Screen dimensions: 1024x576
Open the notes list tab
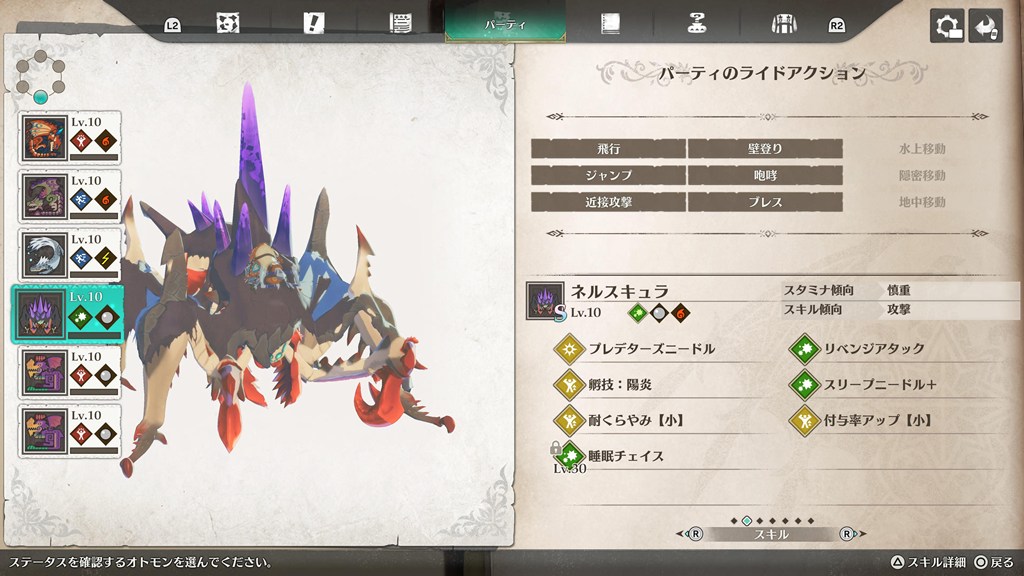coord(402,23)
